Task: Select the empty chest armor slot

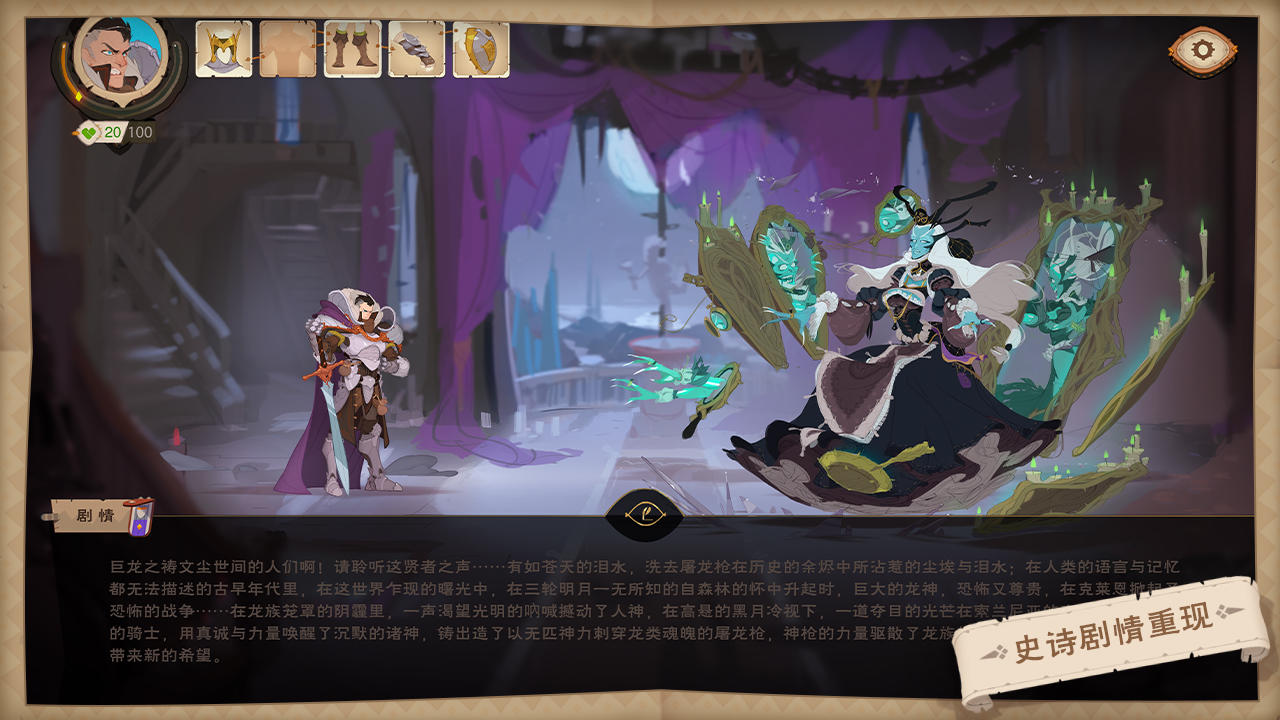Action: coord(288,47)
